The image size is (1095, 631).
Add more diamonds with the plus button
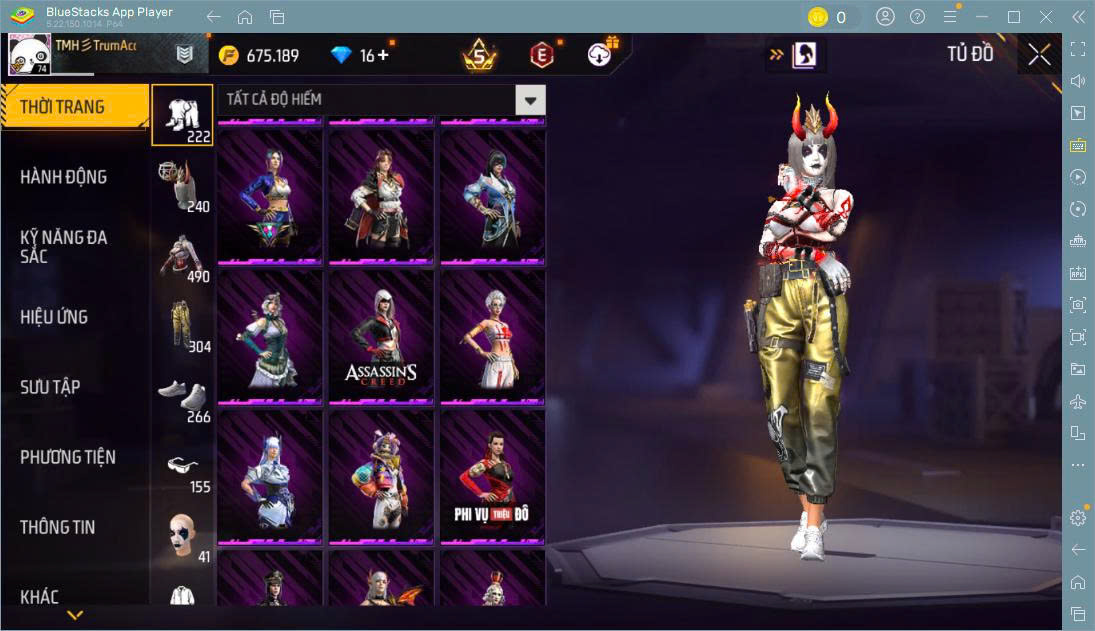tap(383, 55)
